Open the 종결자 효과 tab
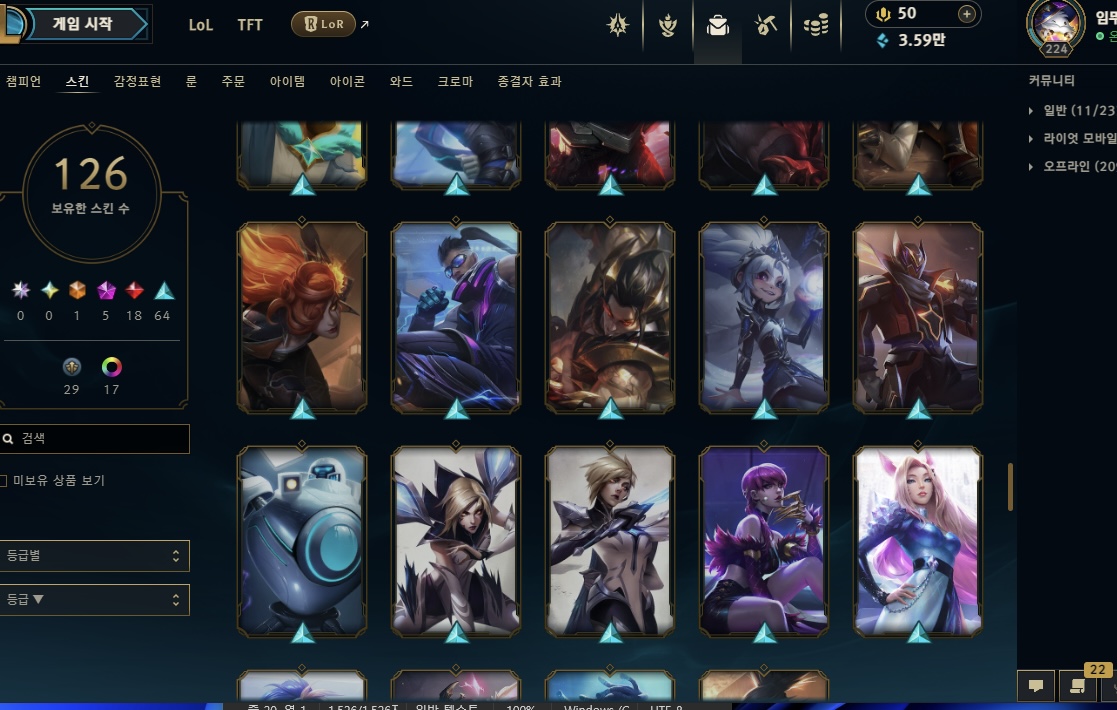 529,82
